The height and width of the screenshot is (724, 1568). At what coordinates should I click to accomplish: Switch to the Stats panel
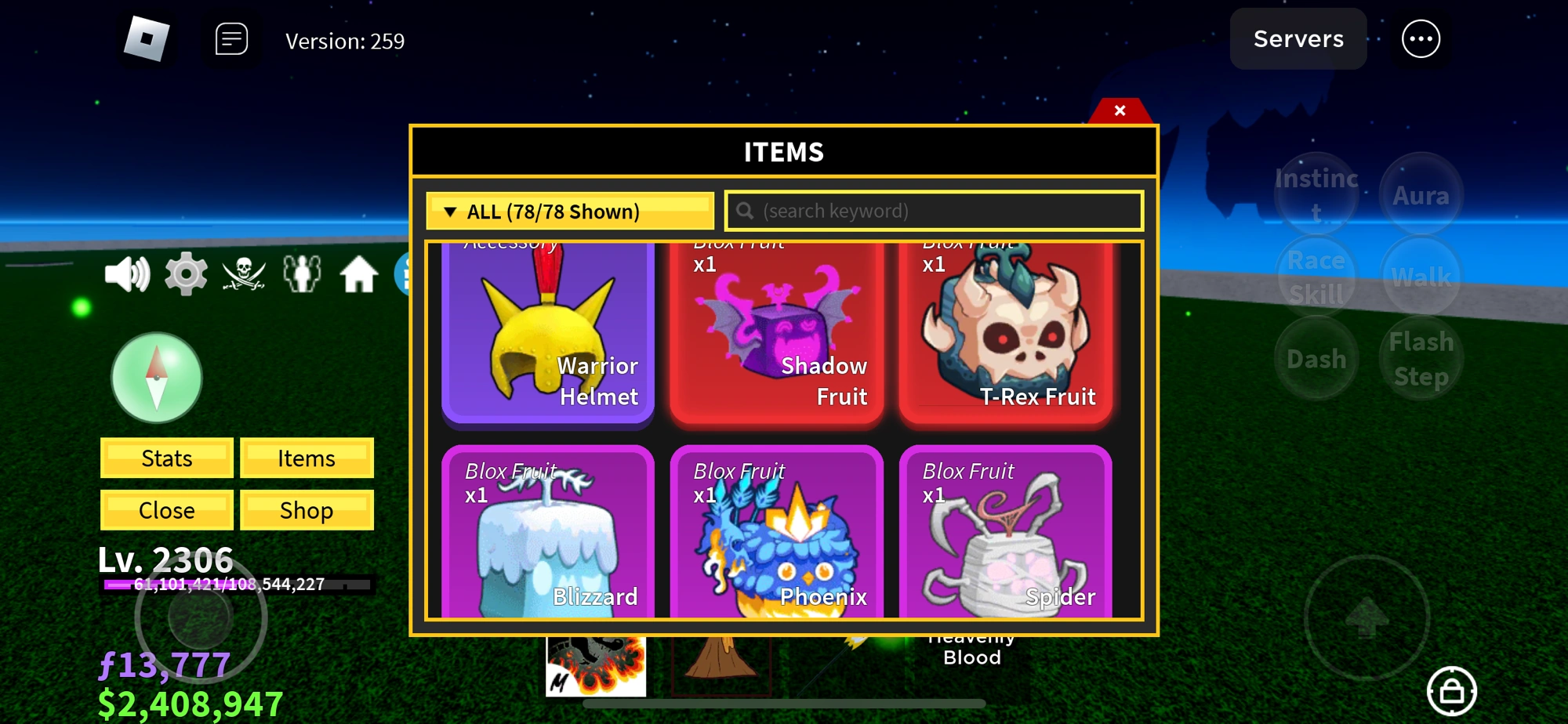pos(165,458)
